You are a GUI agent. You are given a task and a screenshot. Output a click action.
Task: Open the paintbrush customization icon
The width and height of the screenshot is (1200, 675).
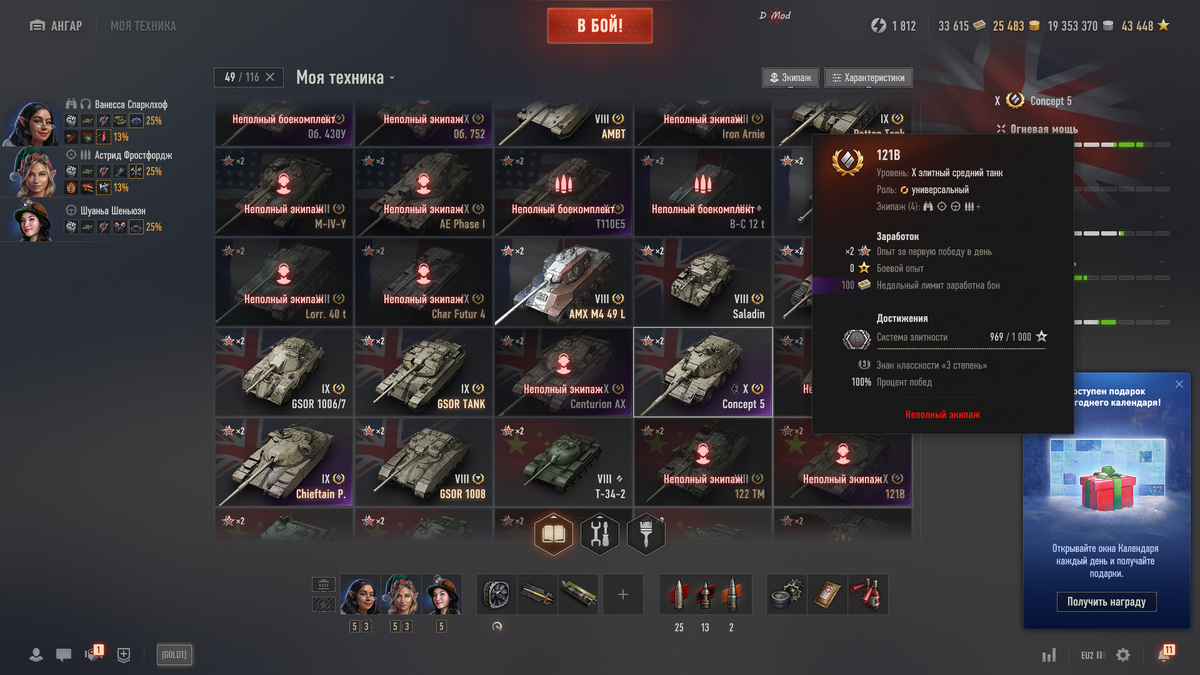pyautogui.click(x=646, y=534)
